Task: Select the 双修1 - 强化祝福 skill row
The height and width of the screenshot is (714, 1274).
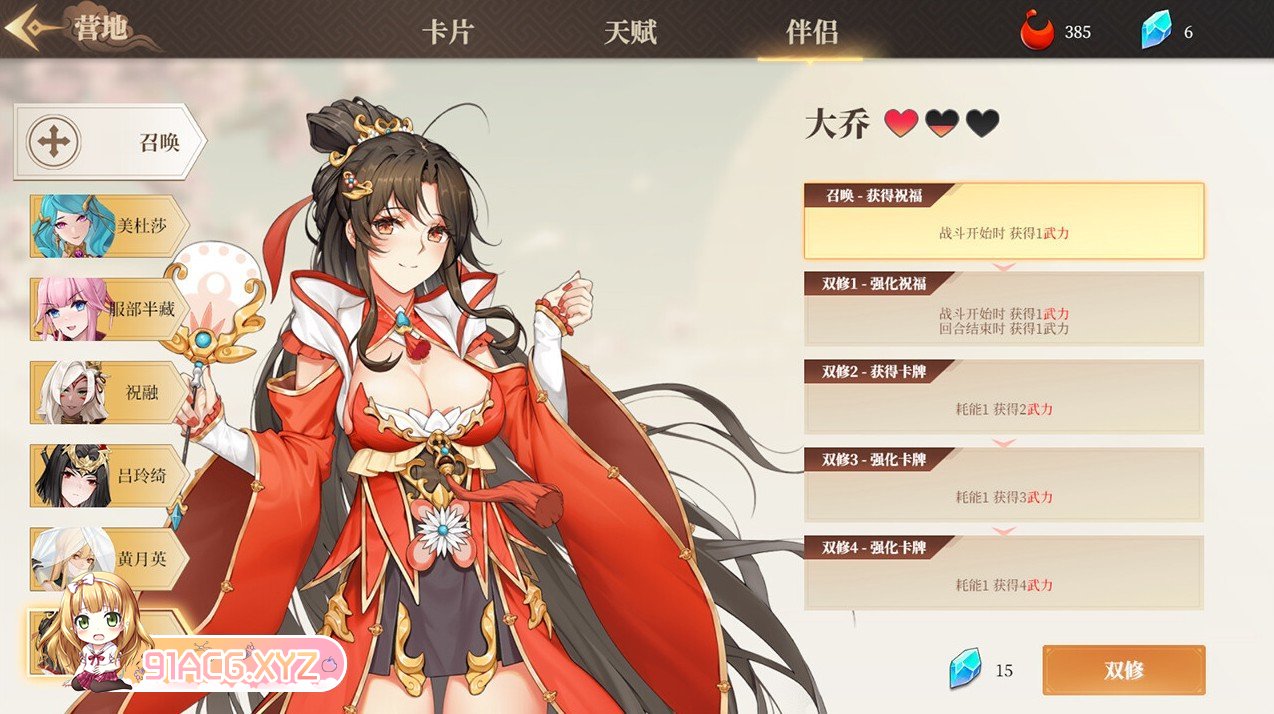Action: [1003, 309]
